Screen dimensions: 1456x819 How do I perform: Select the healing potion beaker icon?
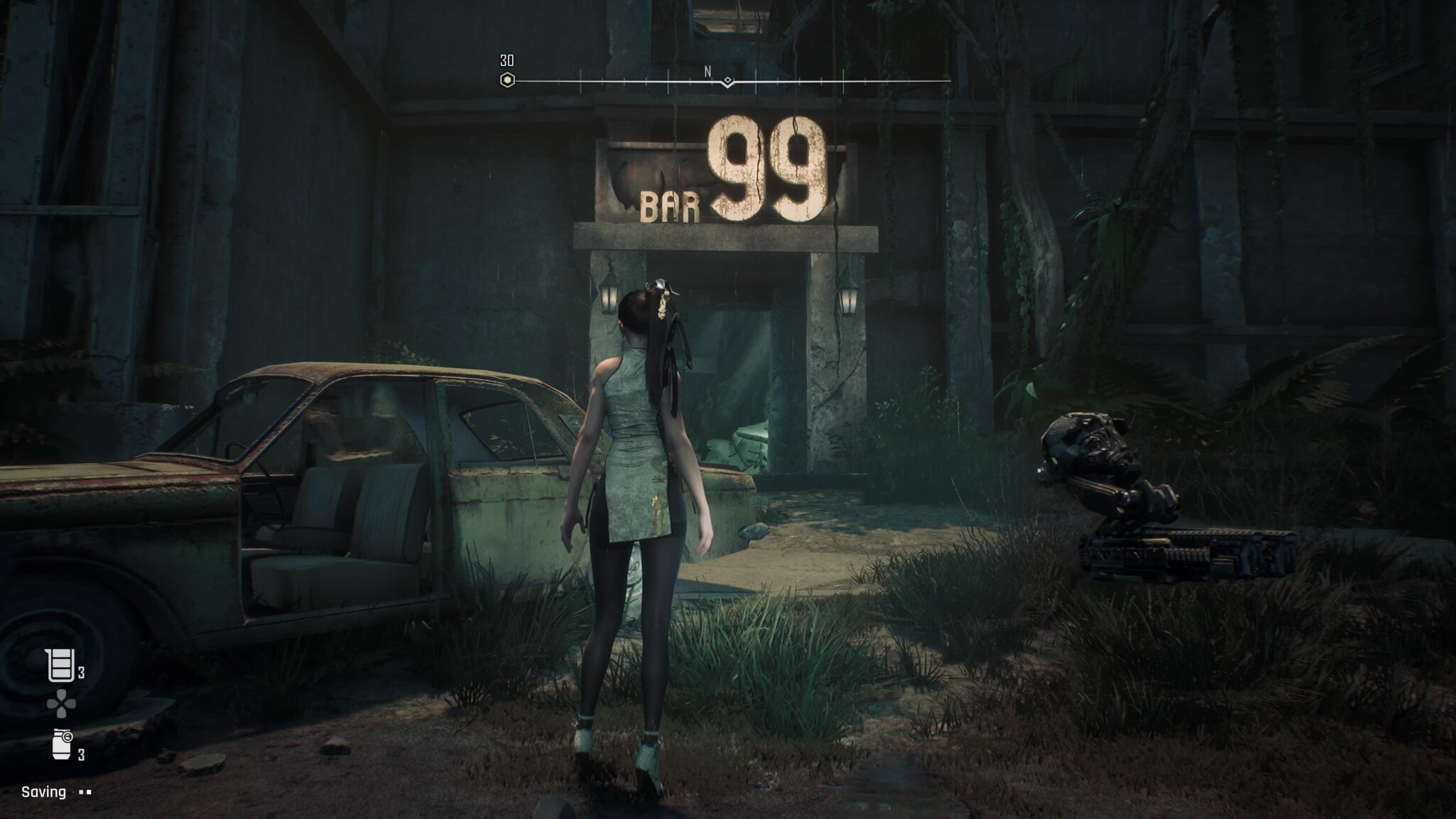(x=60, y=666)
